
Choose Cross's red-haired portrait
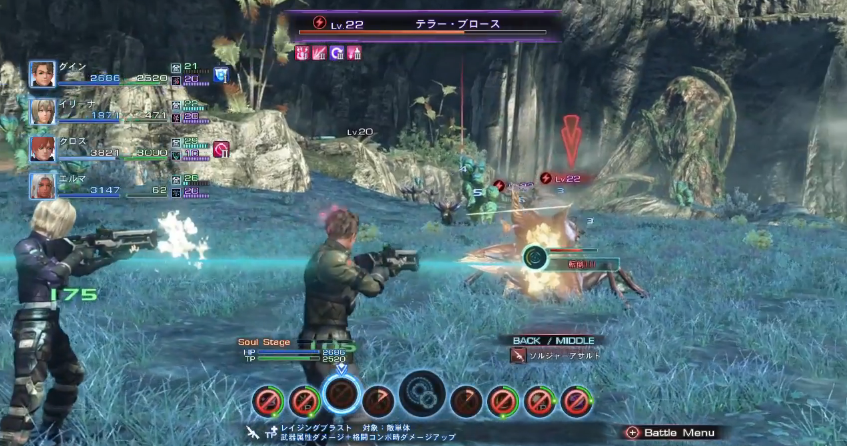pos(42,148)
